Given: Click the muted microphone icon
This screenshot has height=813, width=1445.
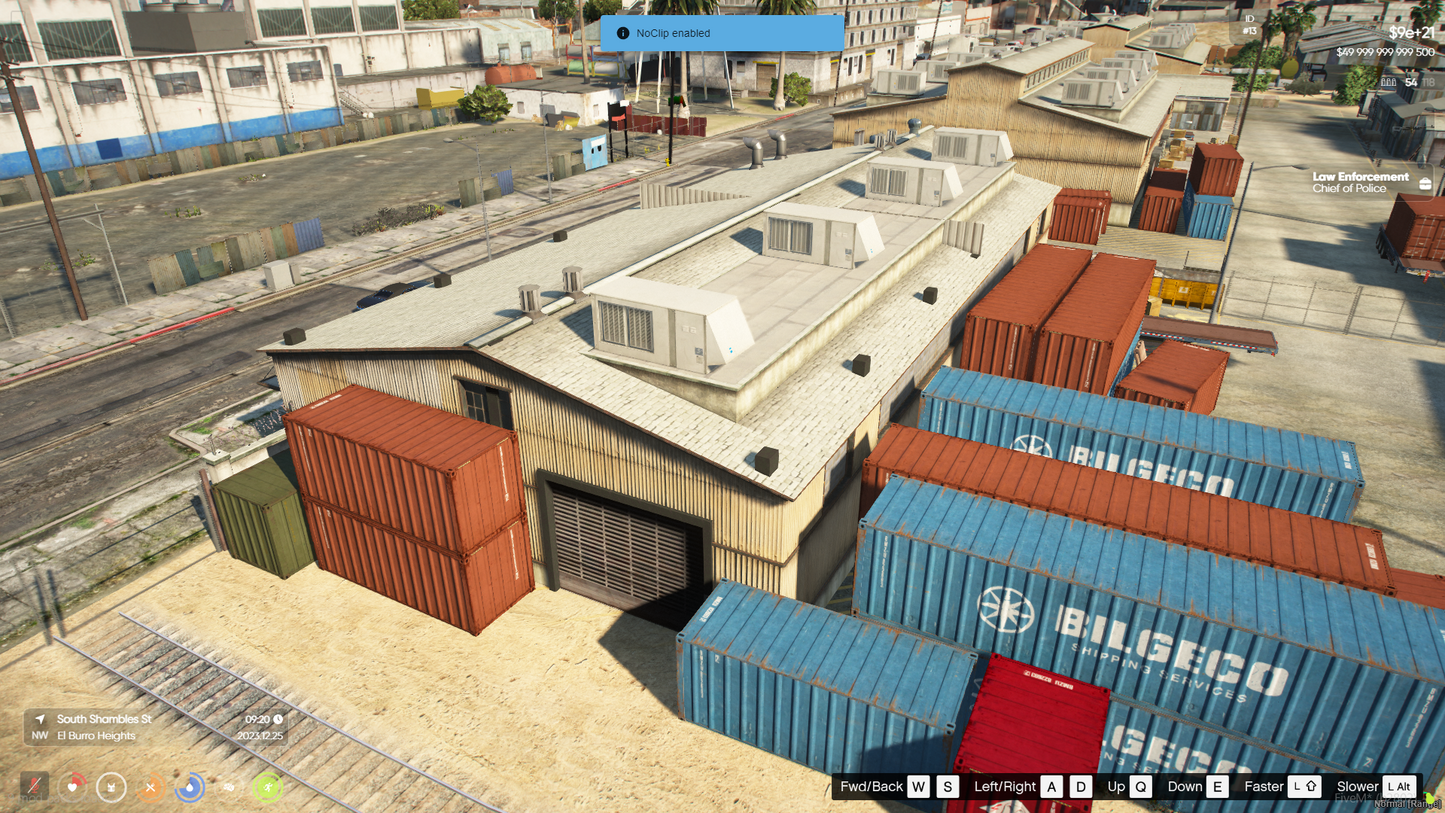Looking at the screenshot, I should tap(34, 787).
